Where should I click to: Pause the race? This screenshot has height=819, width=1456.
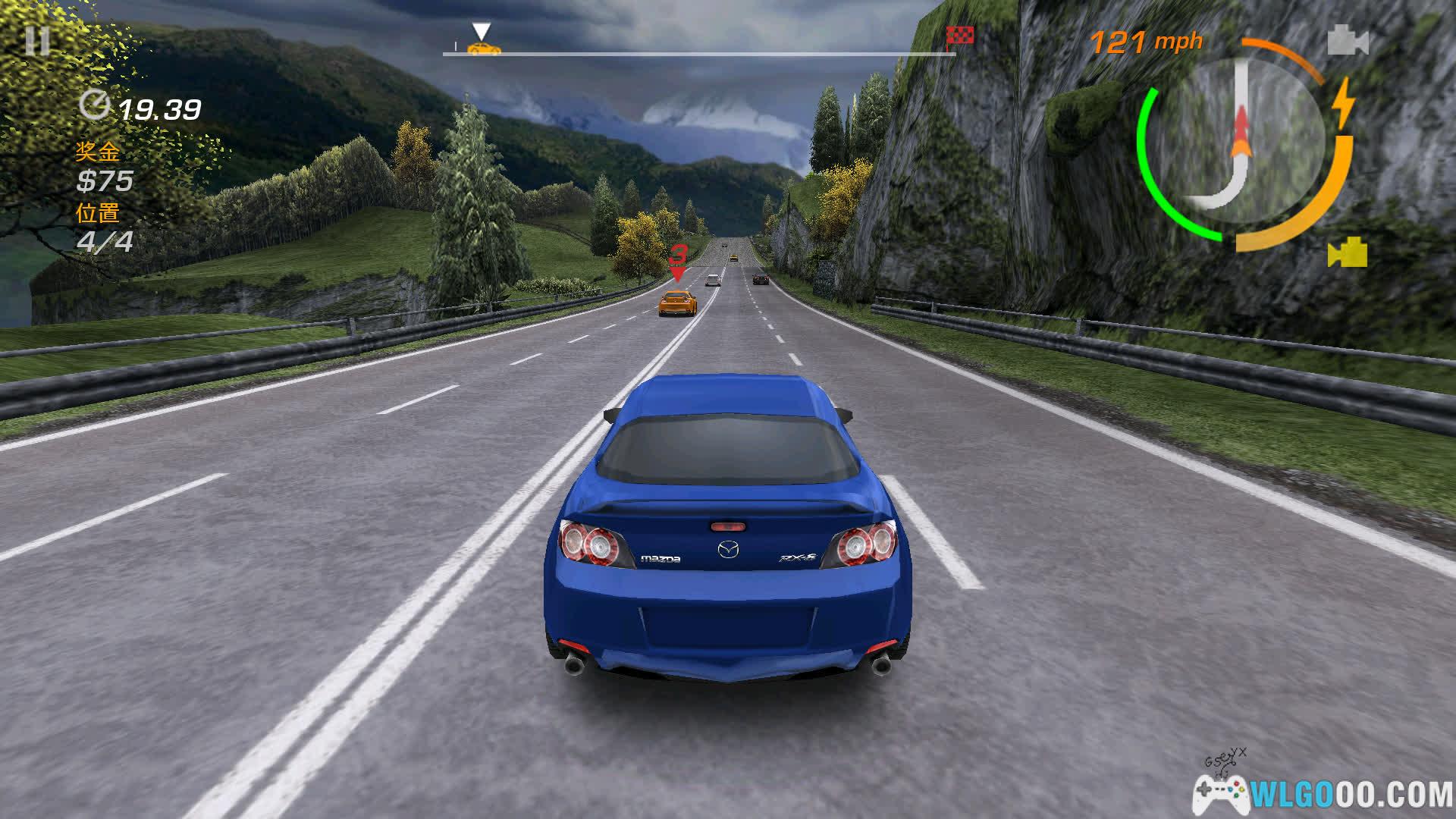tap(36, 41)
